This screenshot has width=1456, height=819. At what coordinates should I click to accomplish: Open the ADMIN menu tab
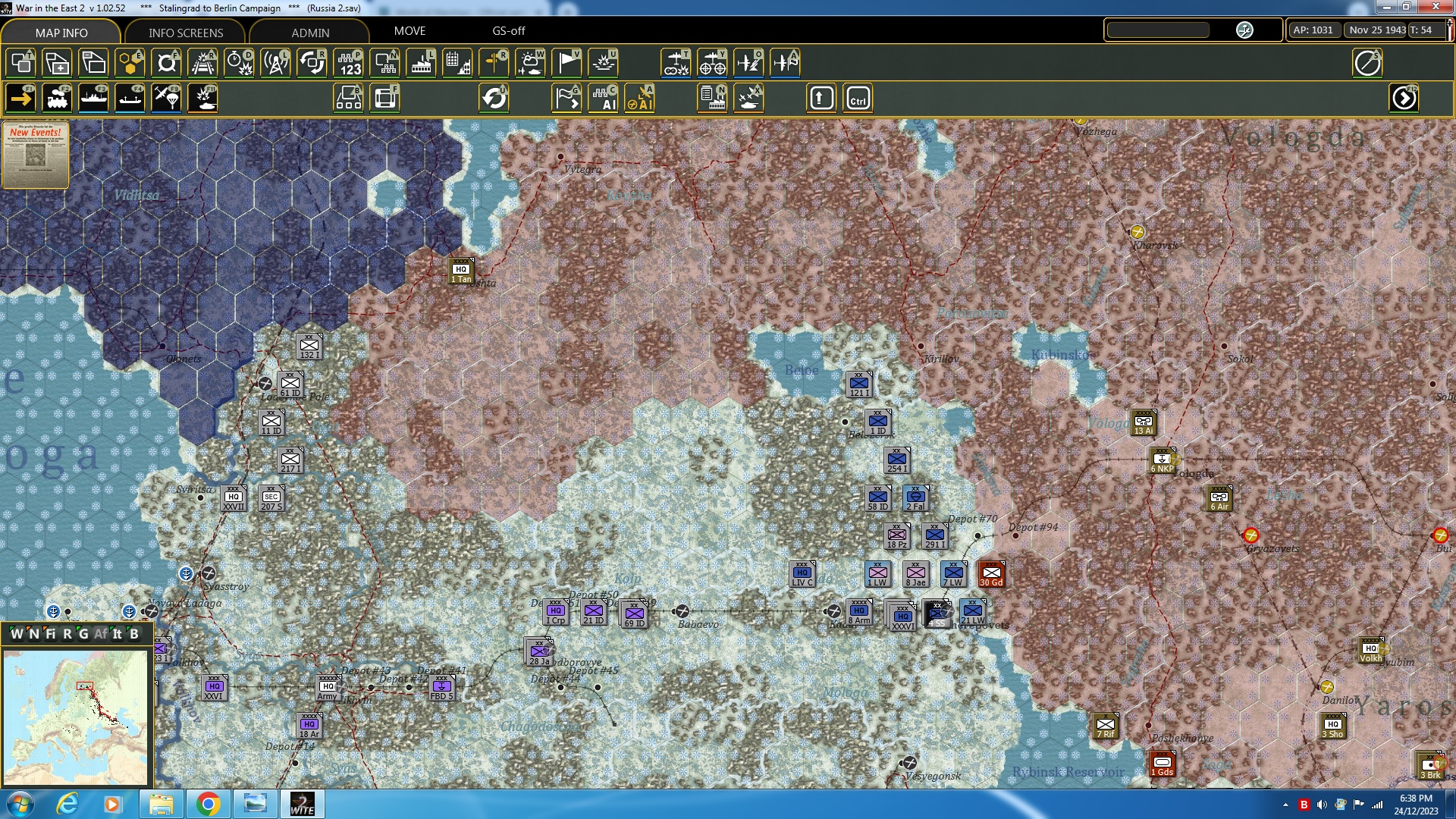pos(311,33)
